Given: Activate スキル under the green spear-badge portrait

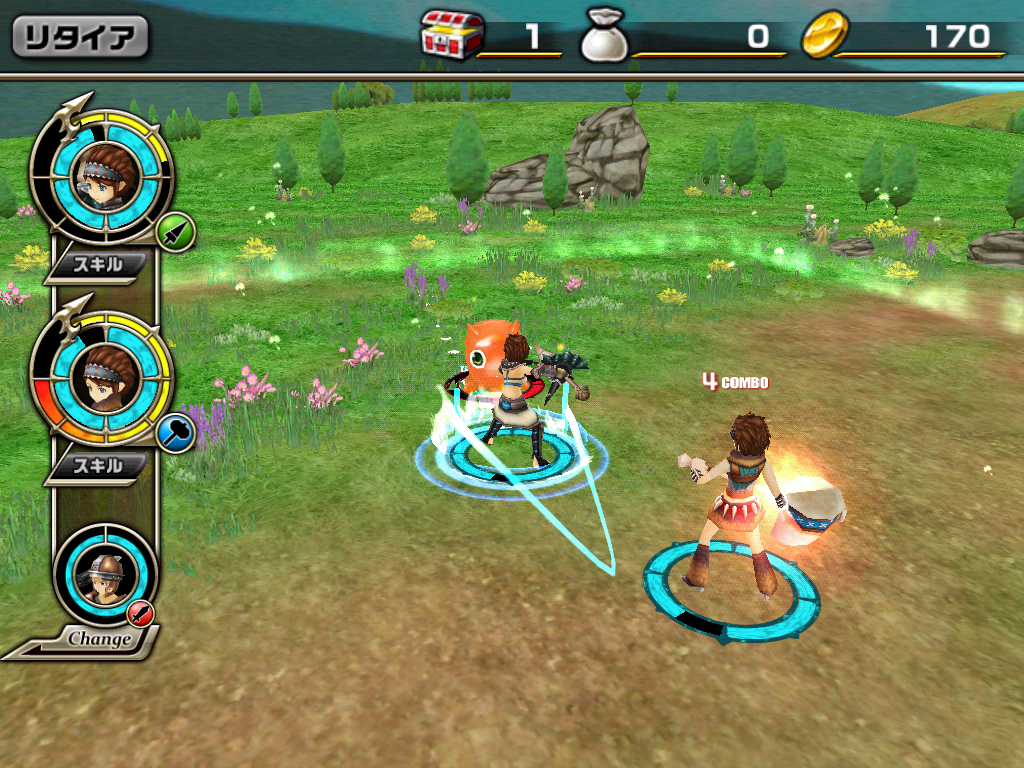Looking at the screenshot, I should (99, 265).
